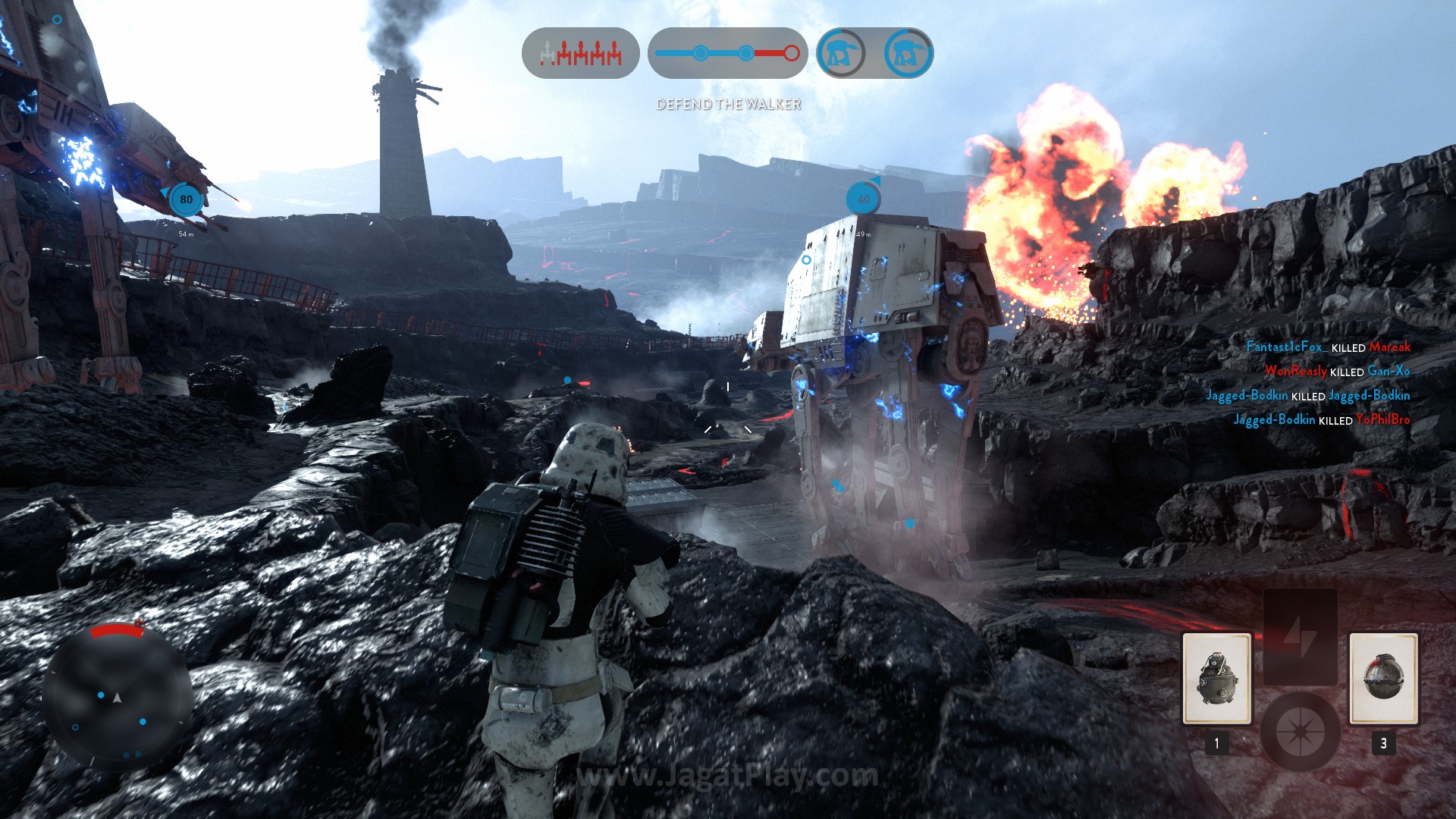
Task: Click the uplink progress tracker bar
Action: 727,53
